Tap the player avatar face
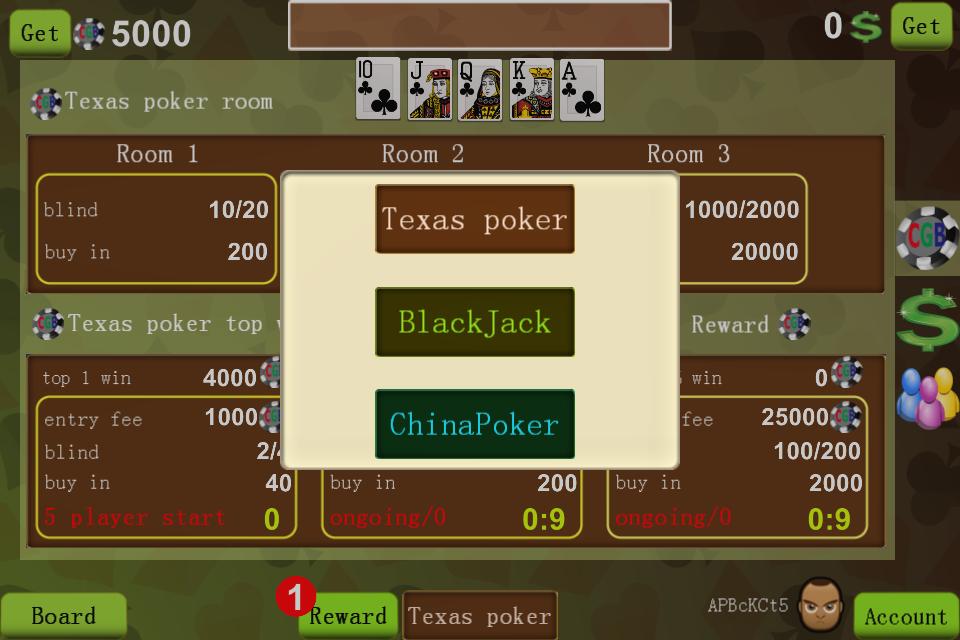Viewport: 960px width, 640px height. click(x=821, y=603)
